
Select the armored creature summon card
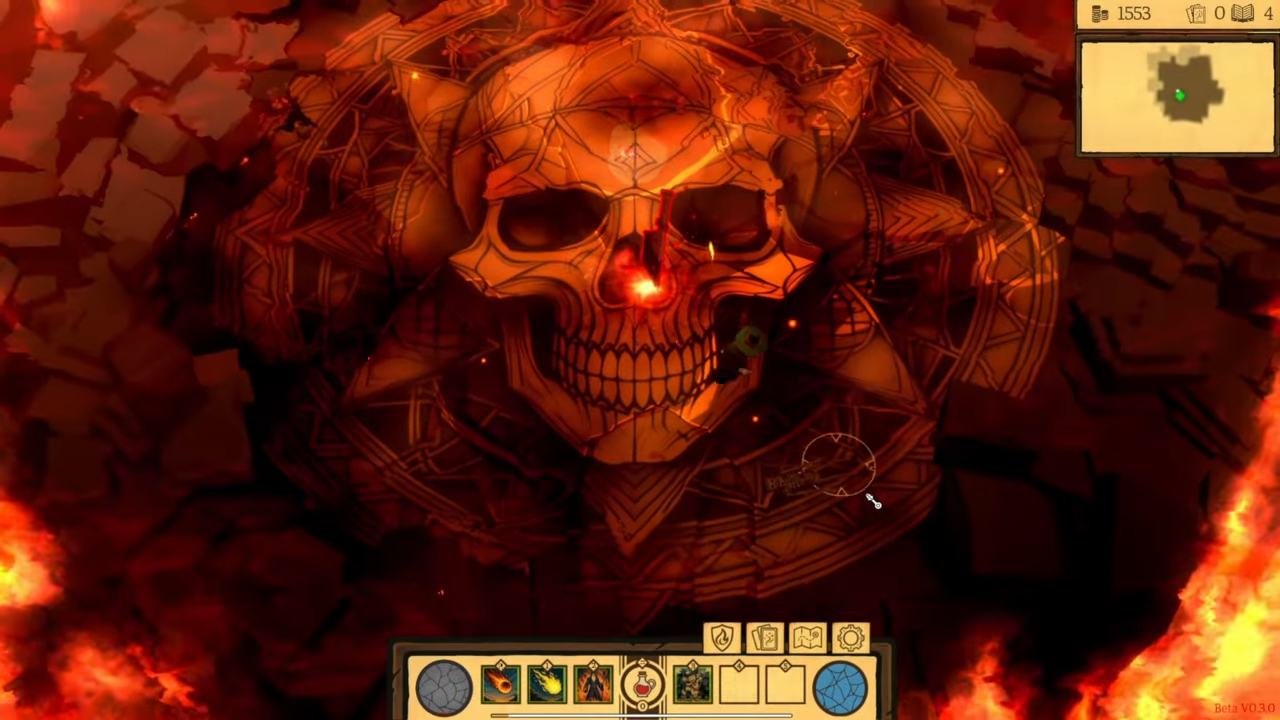692,685
